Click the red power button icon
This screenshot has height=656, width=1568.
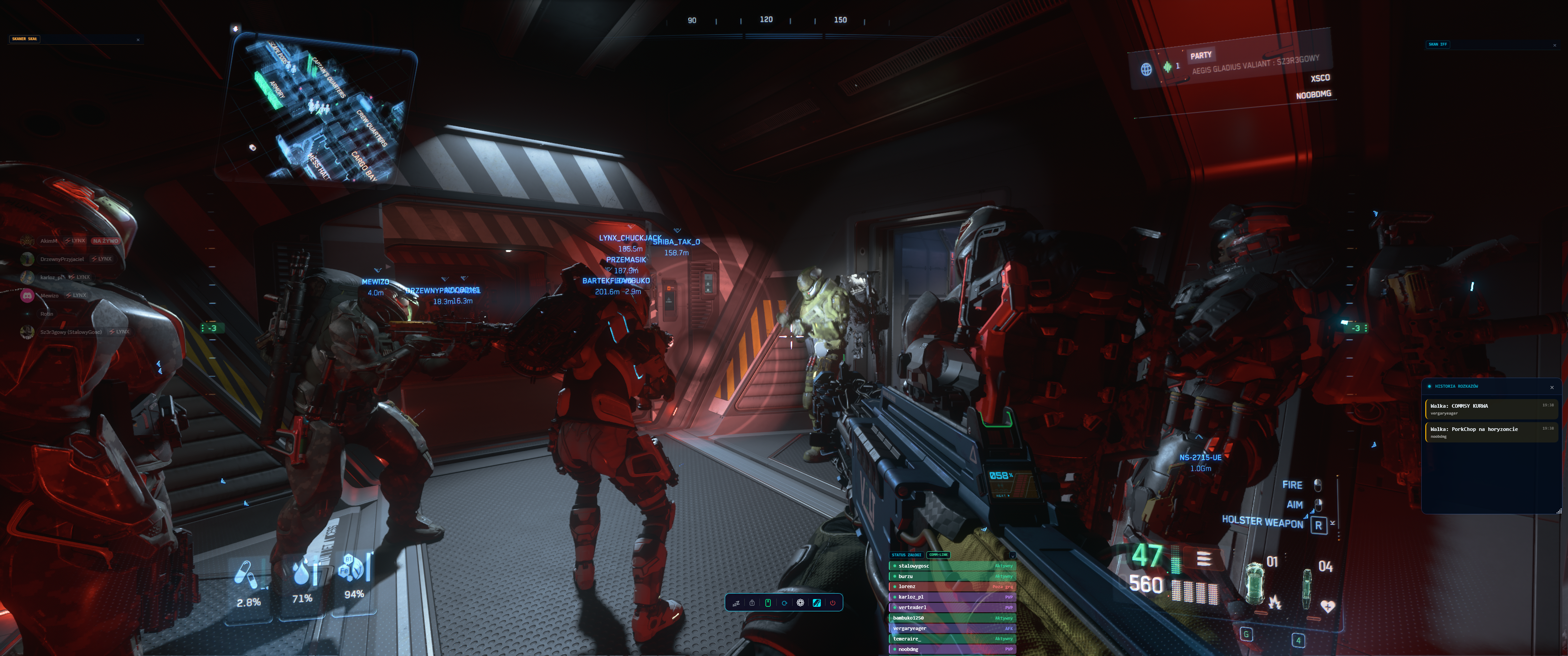click(x=833, y=603)
